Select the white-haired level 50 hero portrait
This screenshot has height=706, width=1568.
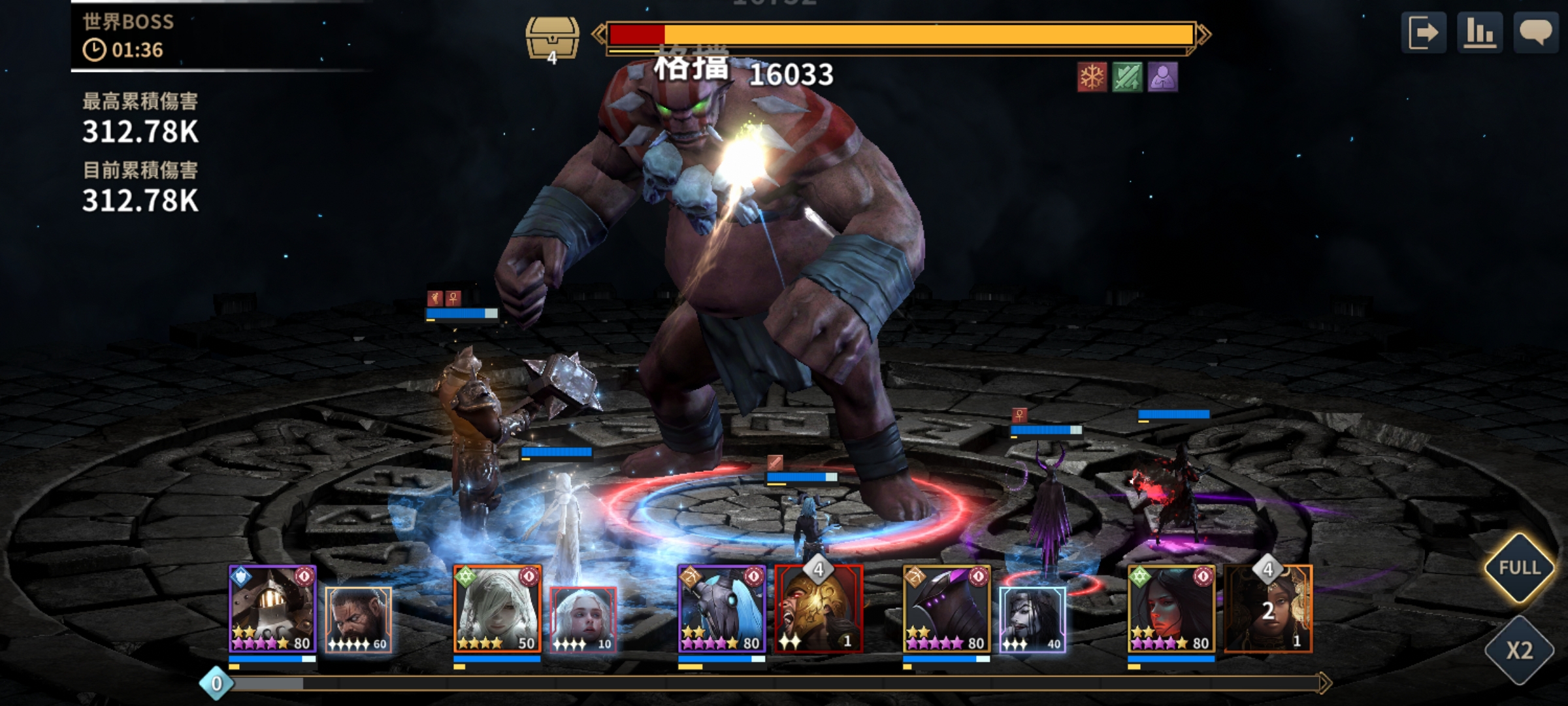coord(497,609)
